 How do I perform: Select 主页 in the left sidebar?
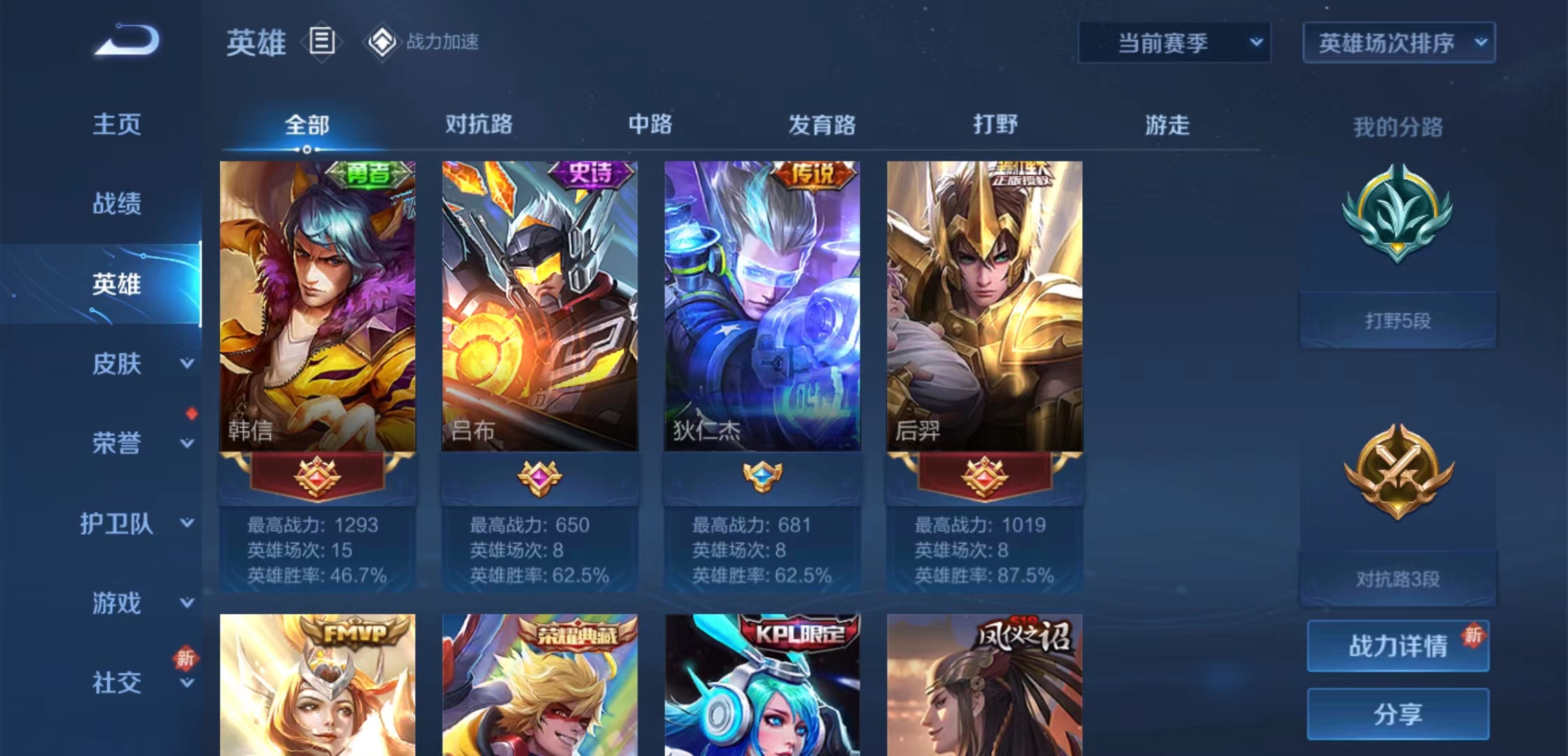pos(117,125)
